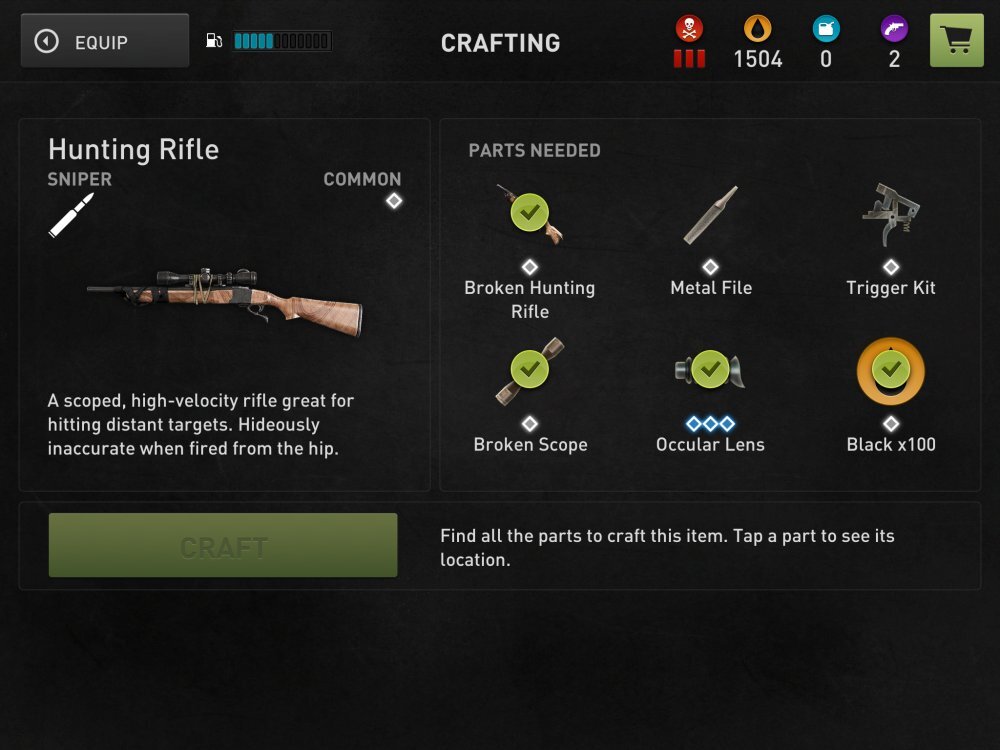The height and width of the screenshot is (750, 1000).
Task: Tap the orange oil drop currency icon
Action: tap(757, 29)
